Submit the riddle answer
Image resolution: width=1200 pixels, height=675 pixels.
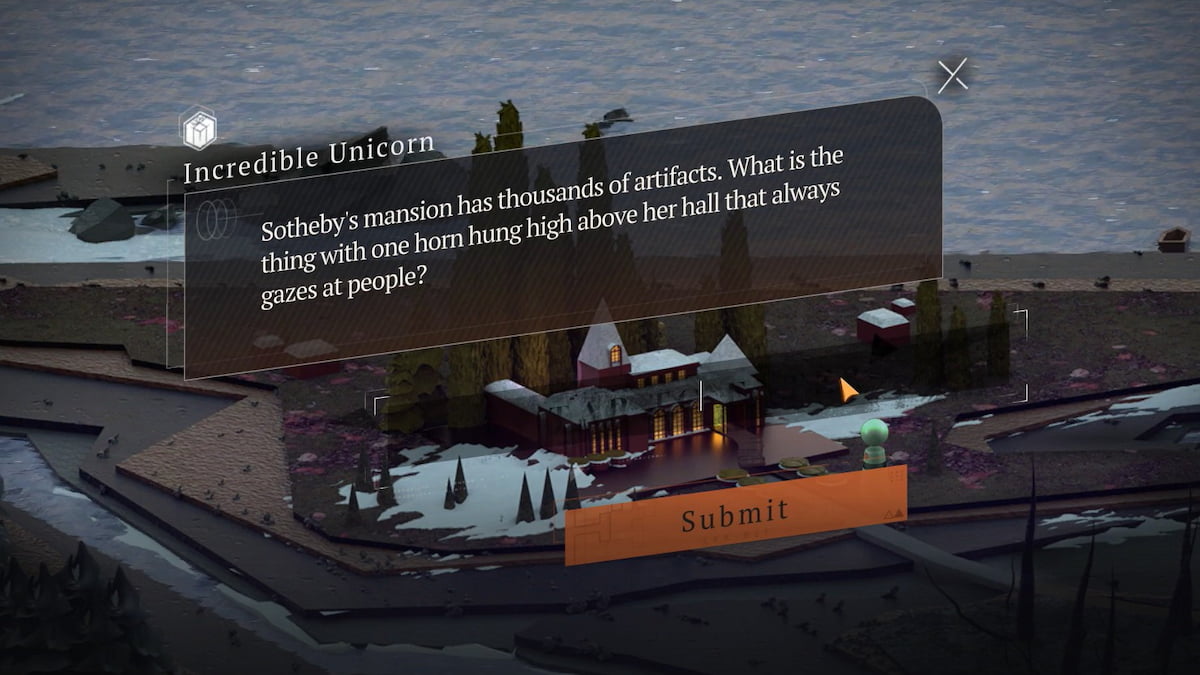[x=735, y=514]
